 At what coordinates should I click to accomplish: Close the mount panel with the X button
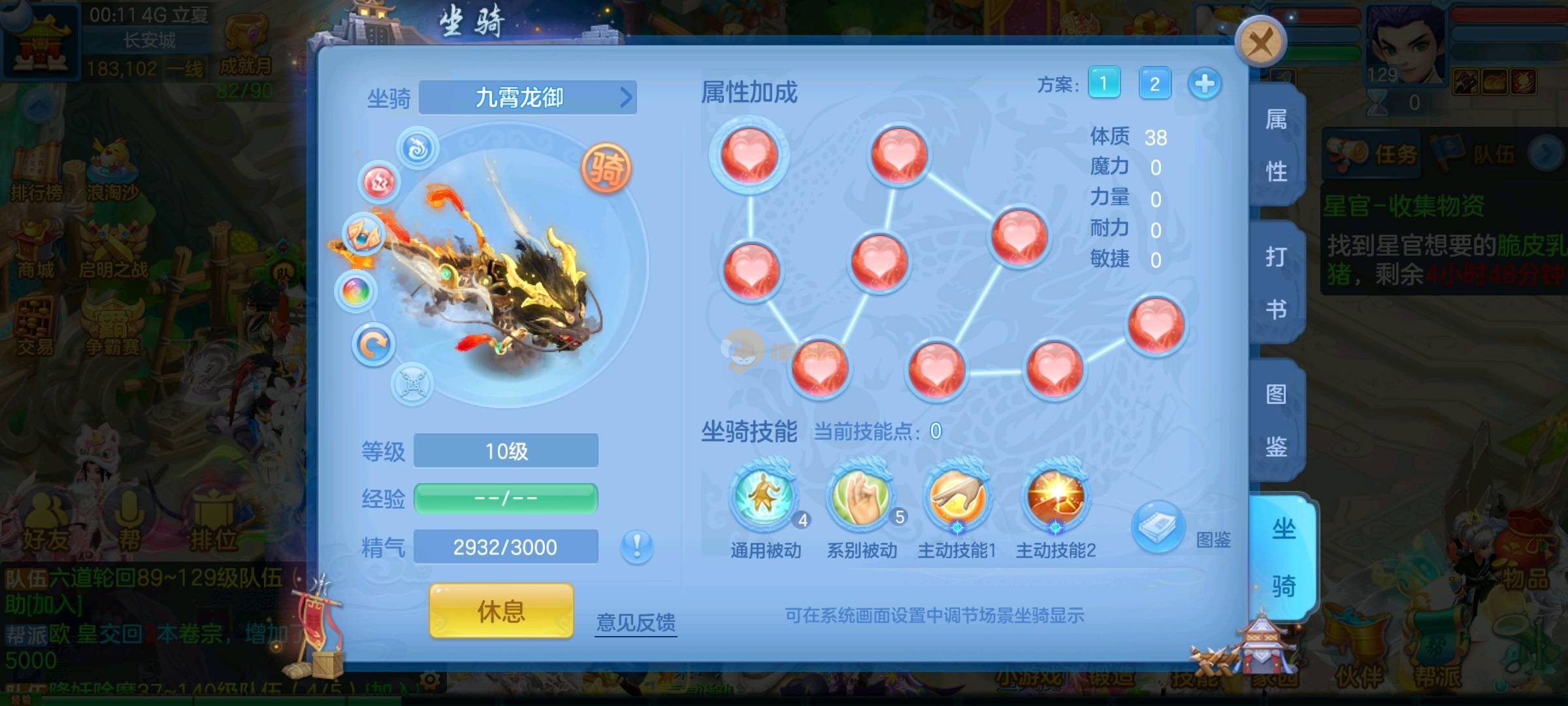tap(1260, 42)
